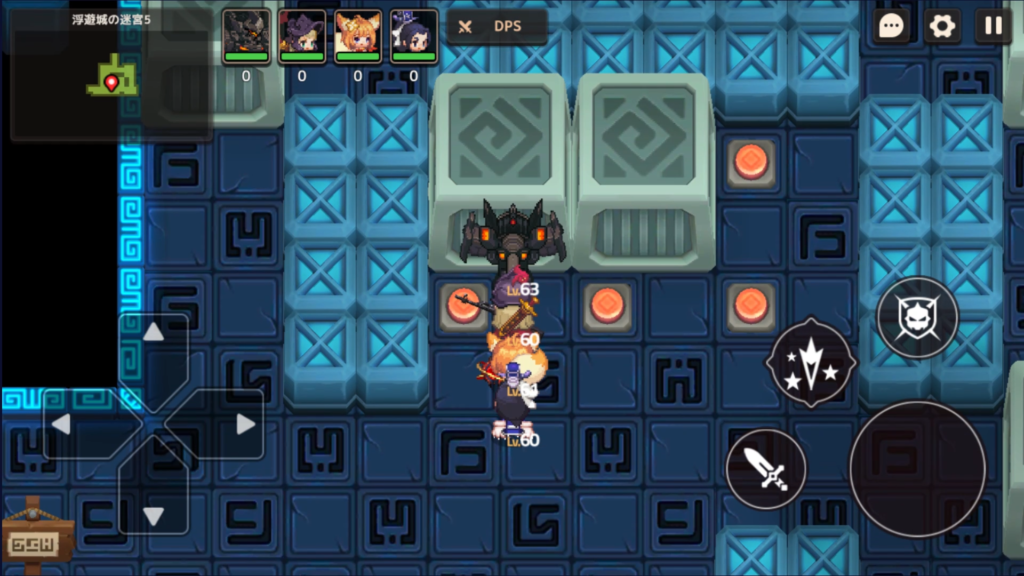Select the dark armored golem hero portrait

[246, 37]
